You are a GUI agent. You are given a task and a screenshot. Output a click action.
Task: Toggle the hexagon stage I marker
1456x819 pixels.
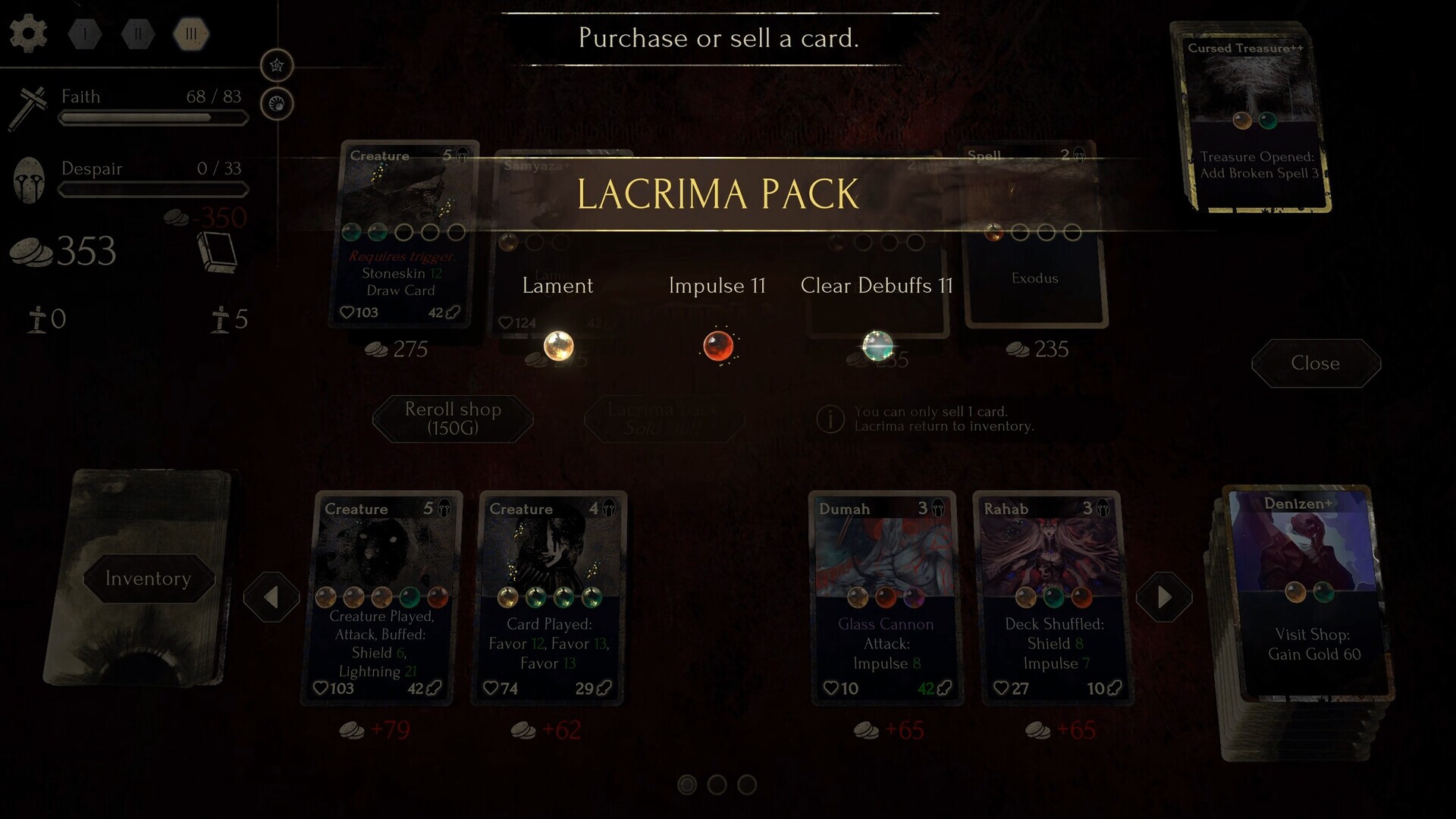click(x=84, y=33)
